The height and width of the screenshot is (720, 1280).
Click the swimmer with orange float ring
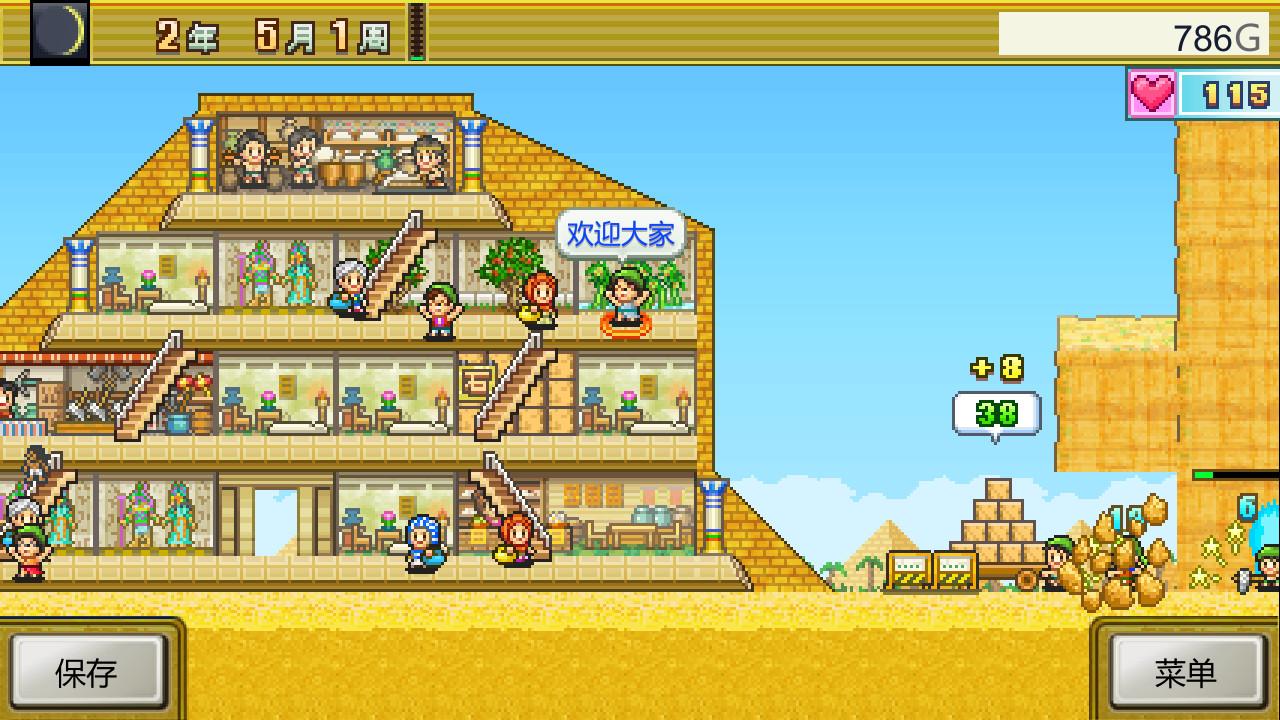pos(627,315)
